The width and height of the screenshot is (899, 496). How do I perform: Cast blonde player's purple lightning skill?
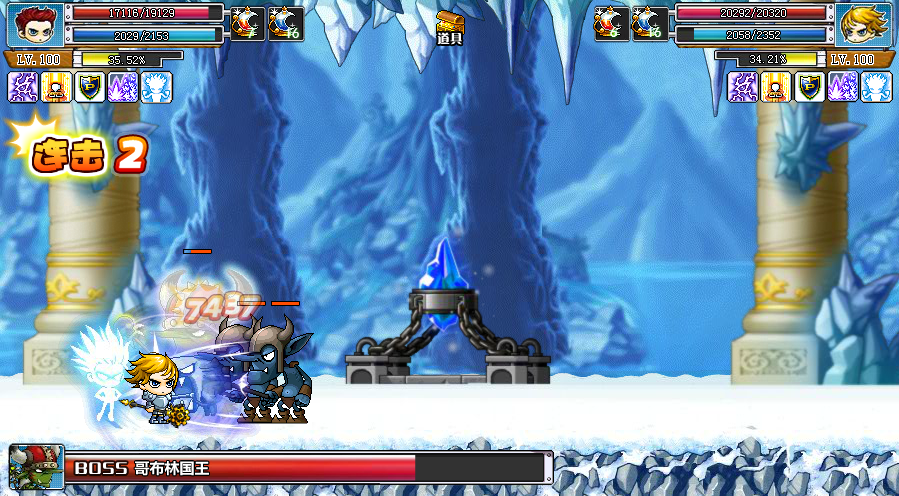pyautogui.click(x=743, y=87)
